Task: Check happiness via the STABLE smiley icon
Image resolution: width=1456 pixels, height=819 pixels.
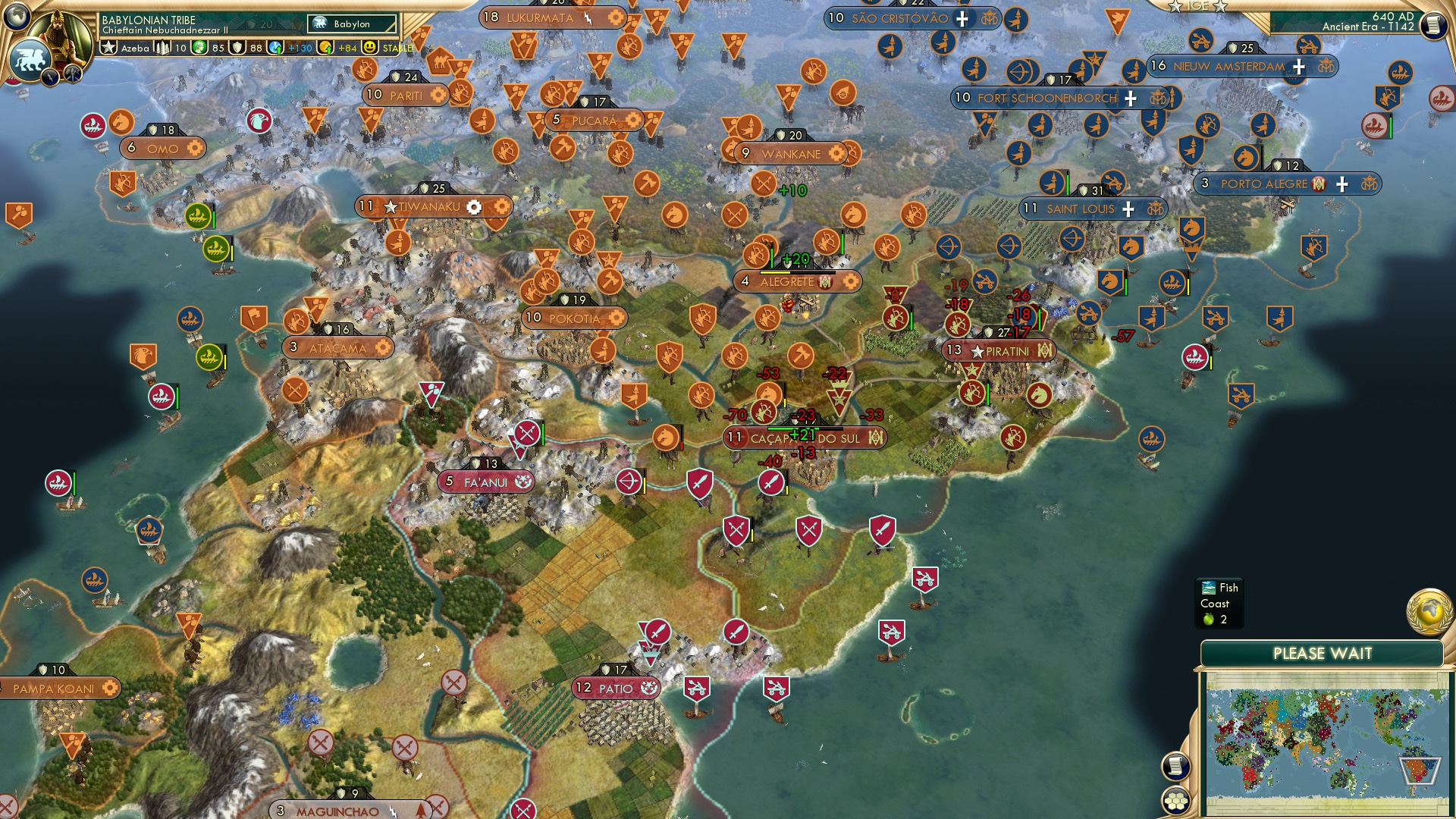Action: tap(370, 48)
